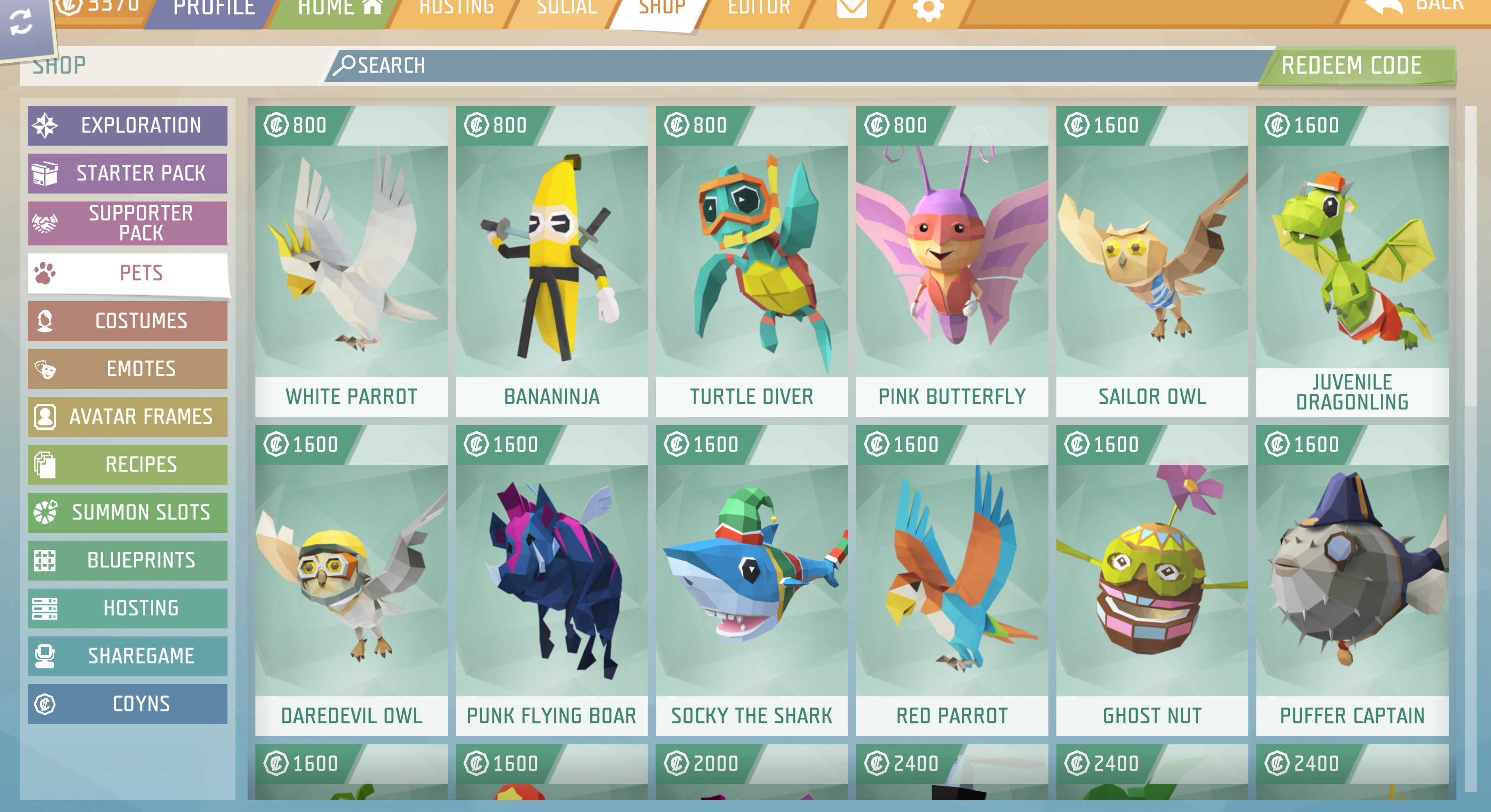Open the Coyns purchase category

click(127, 704)
